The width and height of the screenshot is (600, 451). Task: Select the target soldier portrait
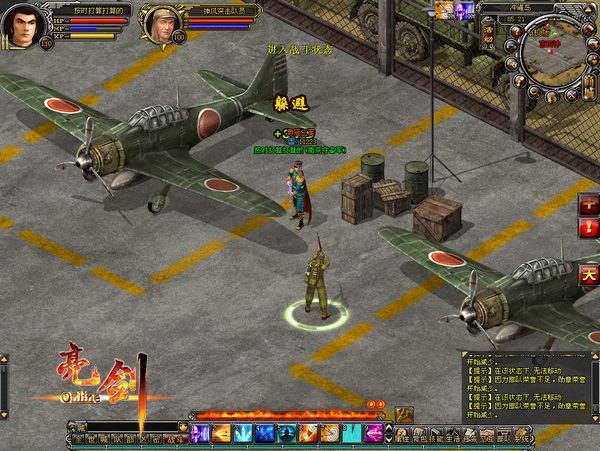[161, 23]
